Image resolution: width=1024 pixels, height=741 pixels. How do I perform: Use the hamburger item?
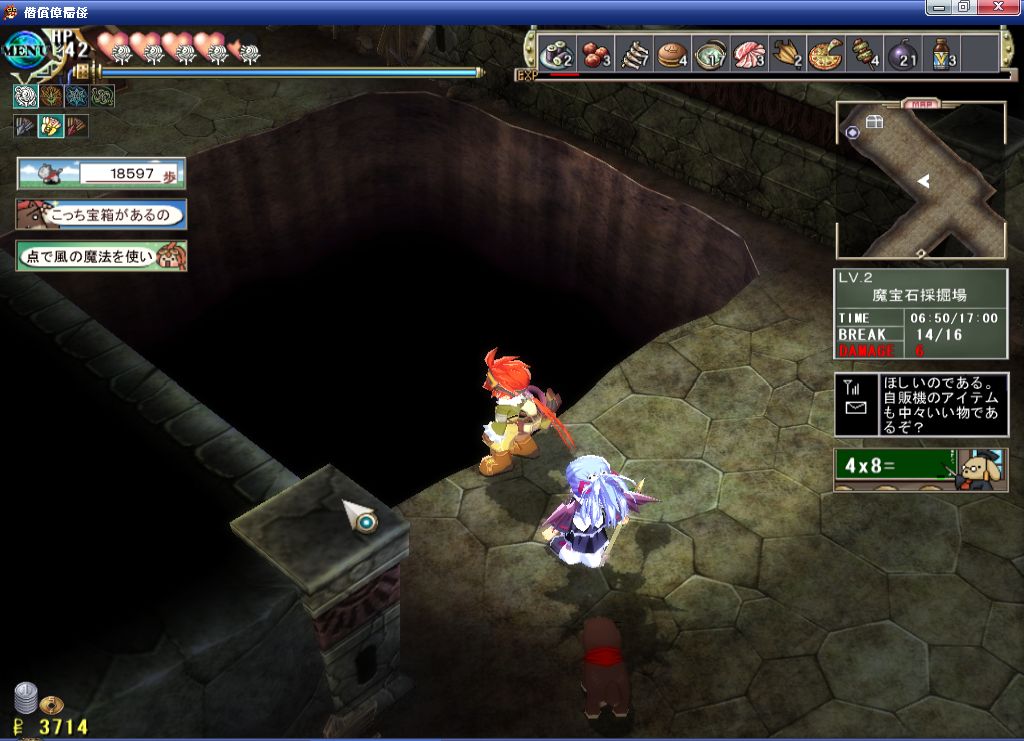pos(672,53)
